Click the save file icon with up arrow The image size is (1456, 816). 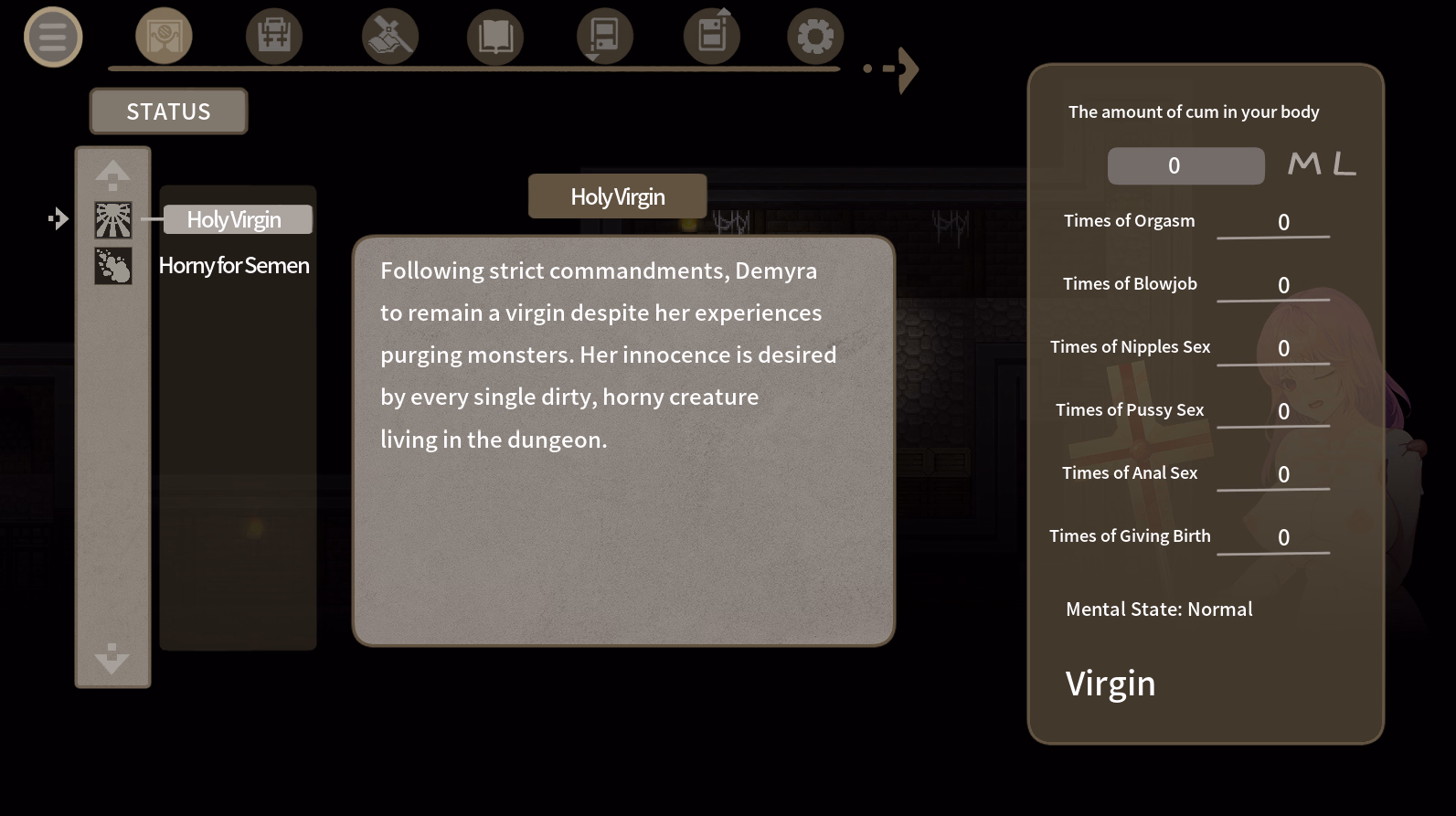[711, 35]
